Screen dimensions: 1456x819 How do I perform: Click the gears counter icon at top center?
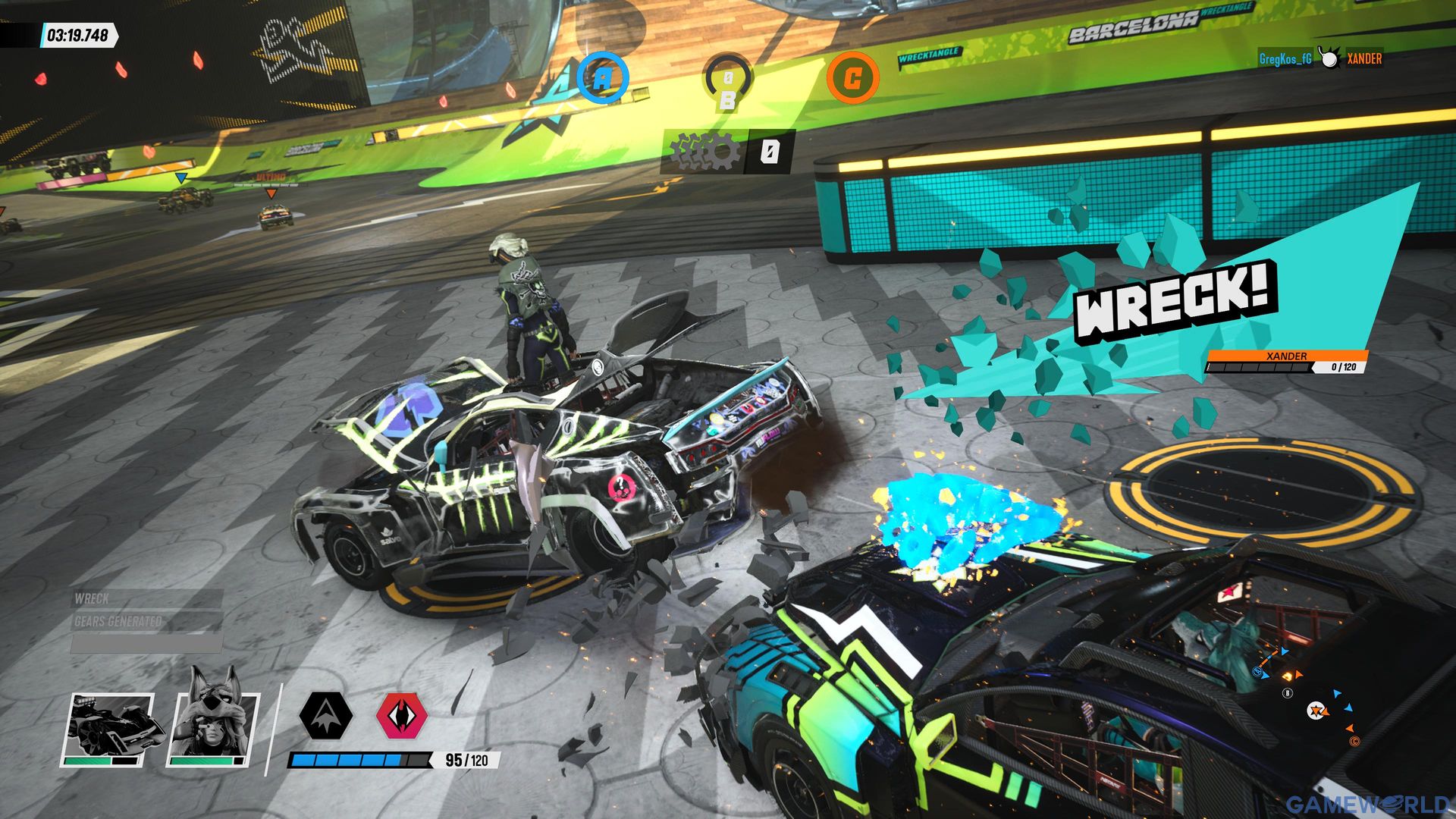click(705, 149)
